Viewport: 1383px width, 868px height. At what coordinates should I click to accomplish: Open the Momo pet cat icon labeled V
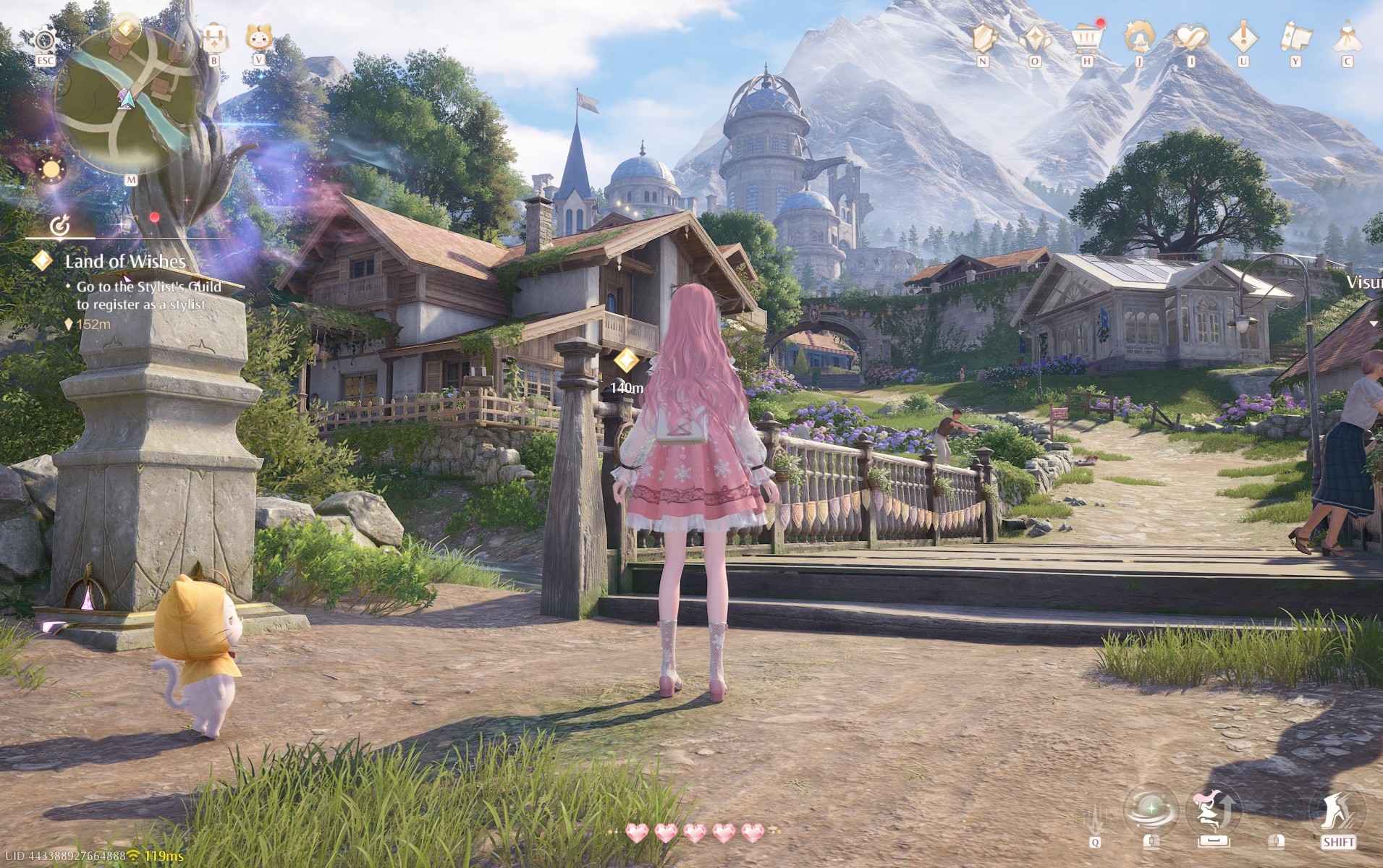click(259, 38)
